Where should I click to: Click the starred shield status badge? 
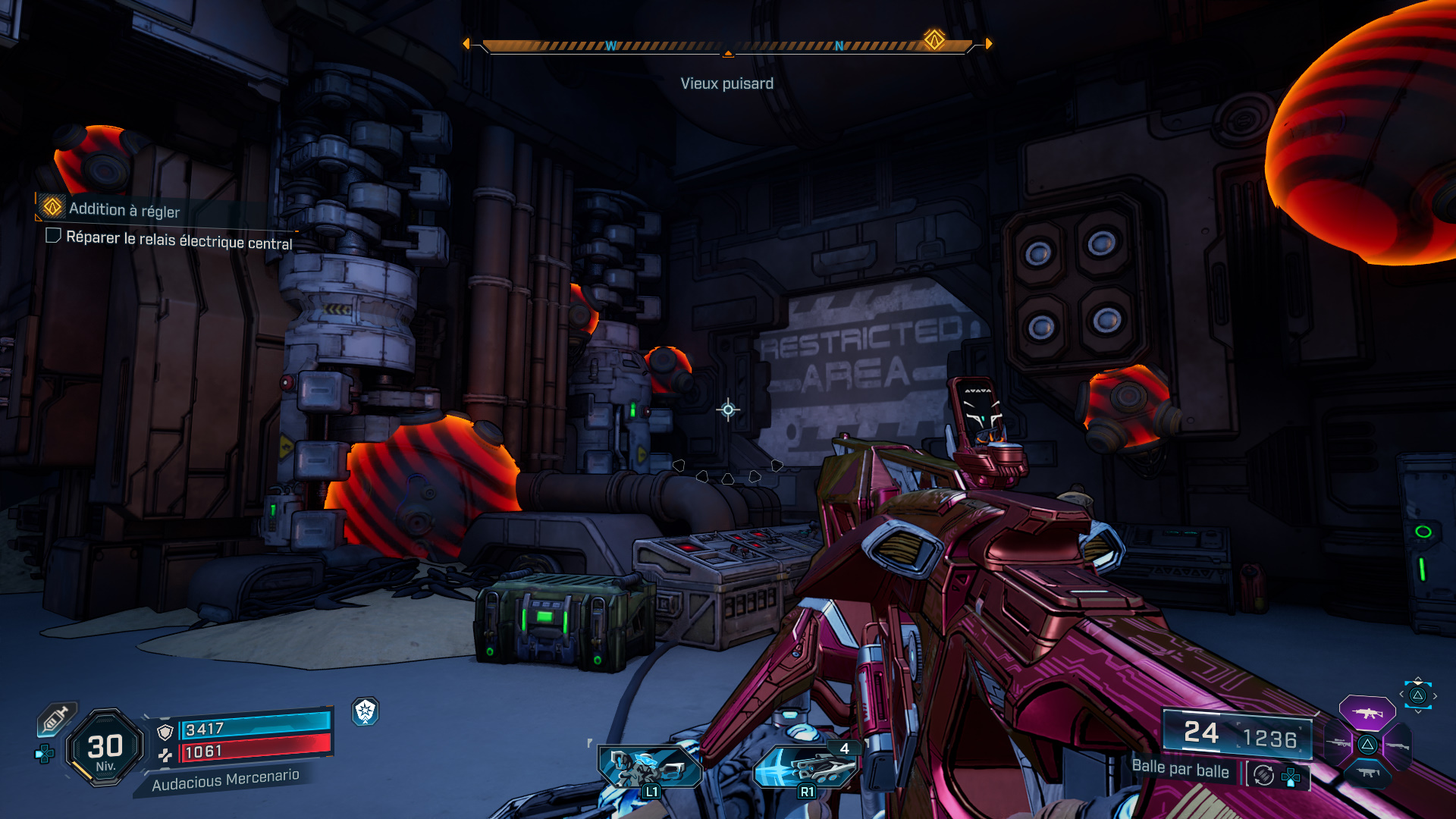(366, 711)
